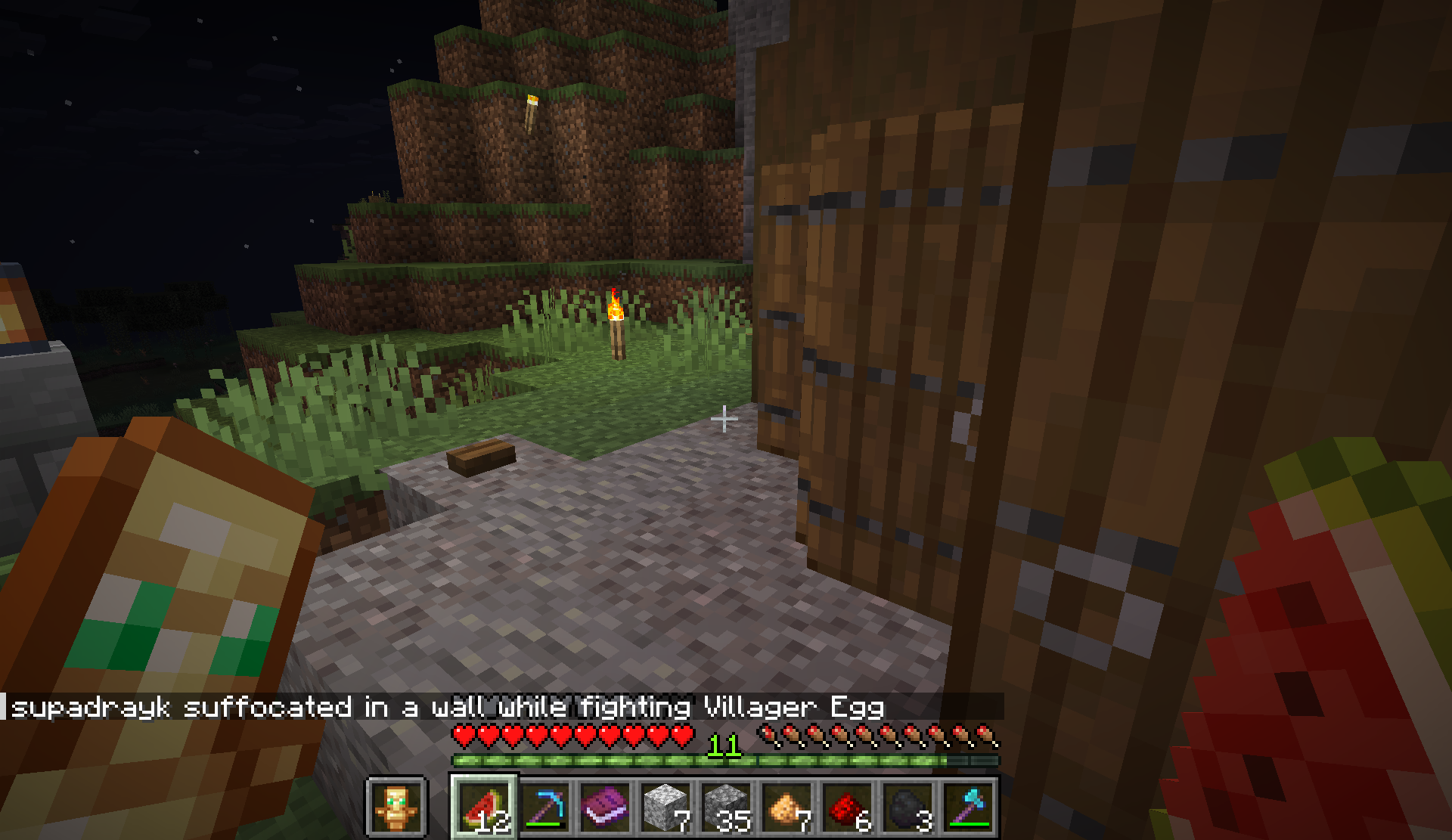This screenshot has height=840, width=1452.
Task: Click the supadrayk death chat message
Action: click(448, 708)
